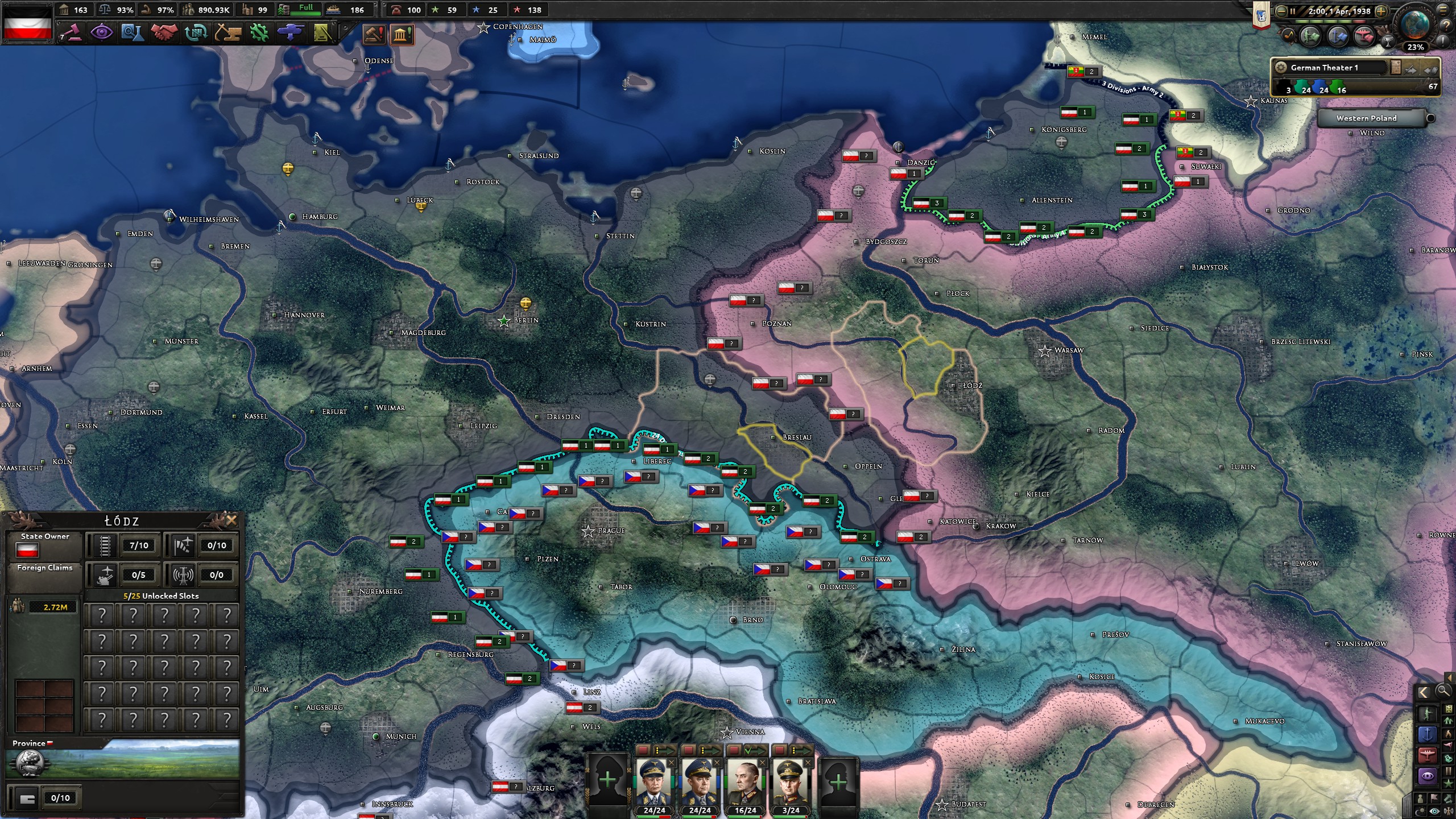Switch to air map mode with the plane icon
This screenshot has width=1456, height=819.
1427,755
